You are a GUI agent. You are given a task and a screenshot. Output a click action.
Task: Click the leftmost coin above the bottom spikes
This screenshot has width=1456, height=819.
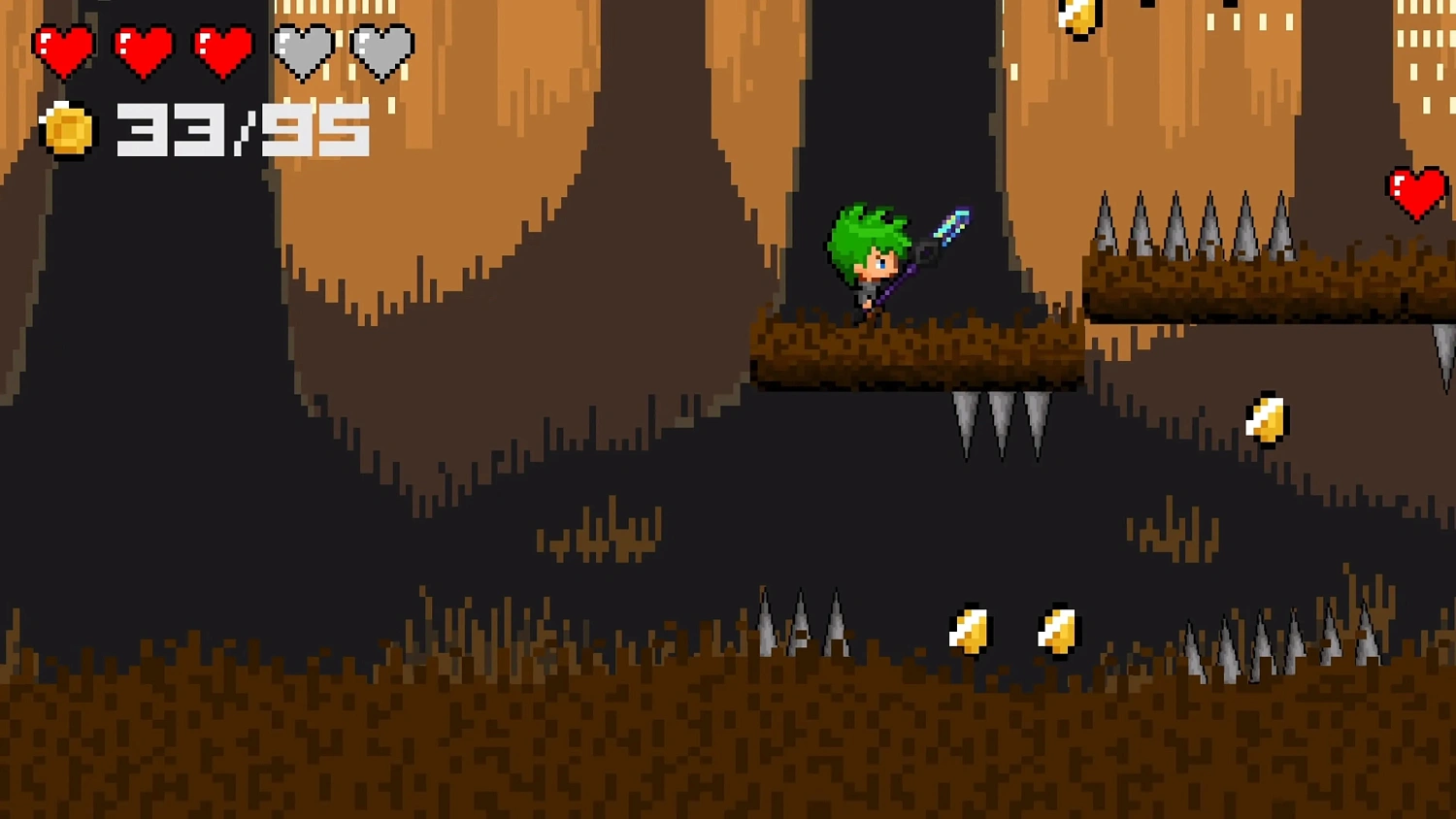pyautogui.click(x=971, y=629)
